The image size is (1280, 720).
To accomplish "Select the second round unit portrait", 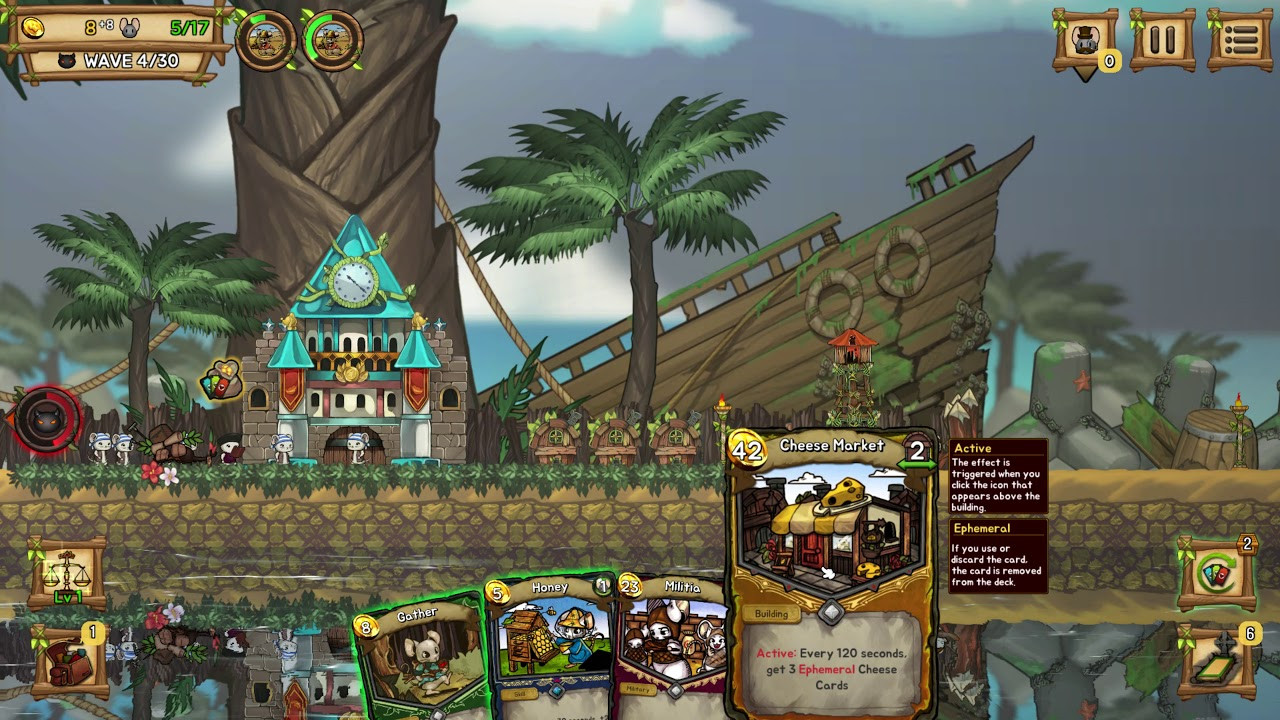I will tap(332, 41).
